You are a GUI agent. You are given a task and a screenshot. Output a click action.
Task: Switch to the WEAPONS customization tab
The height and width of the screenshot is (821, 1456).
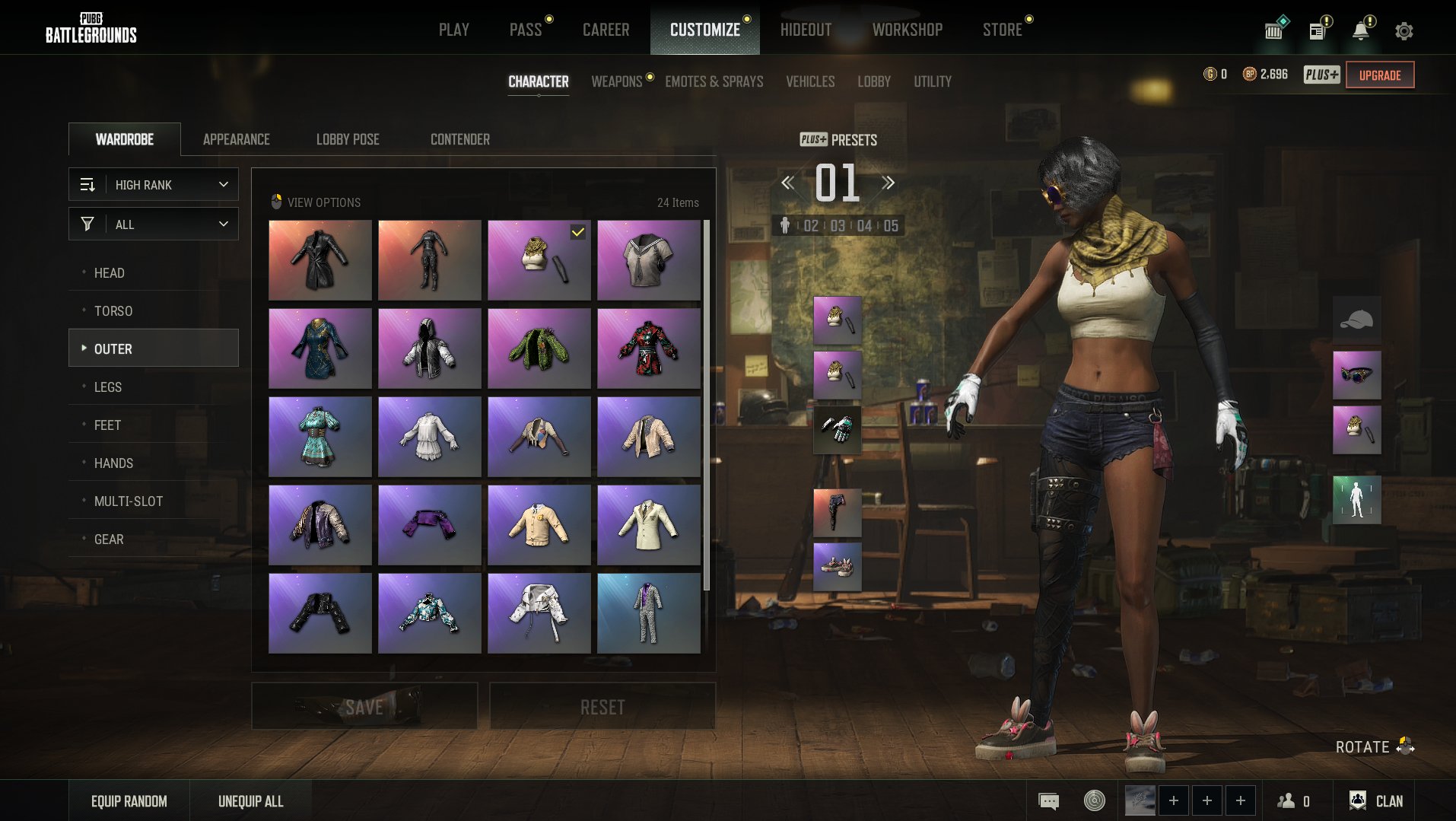(617, 81)
